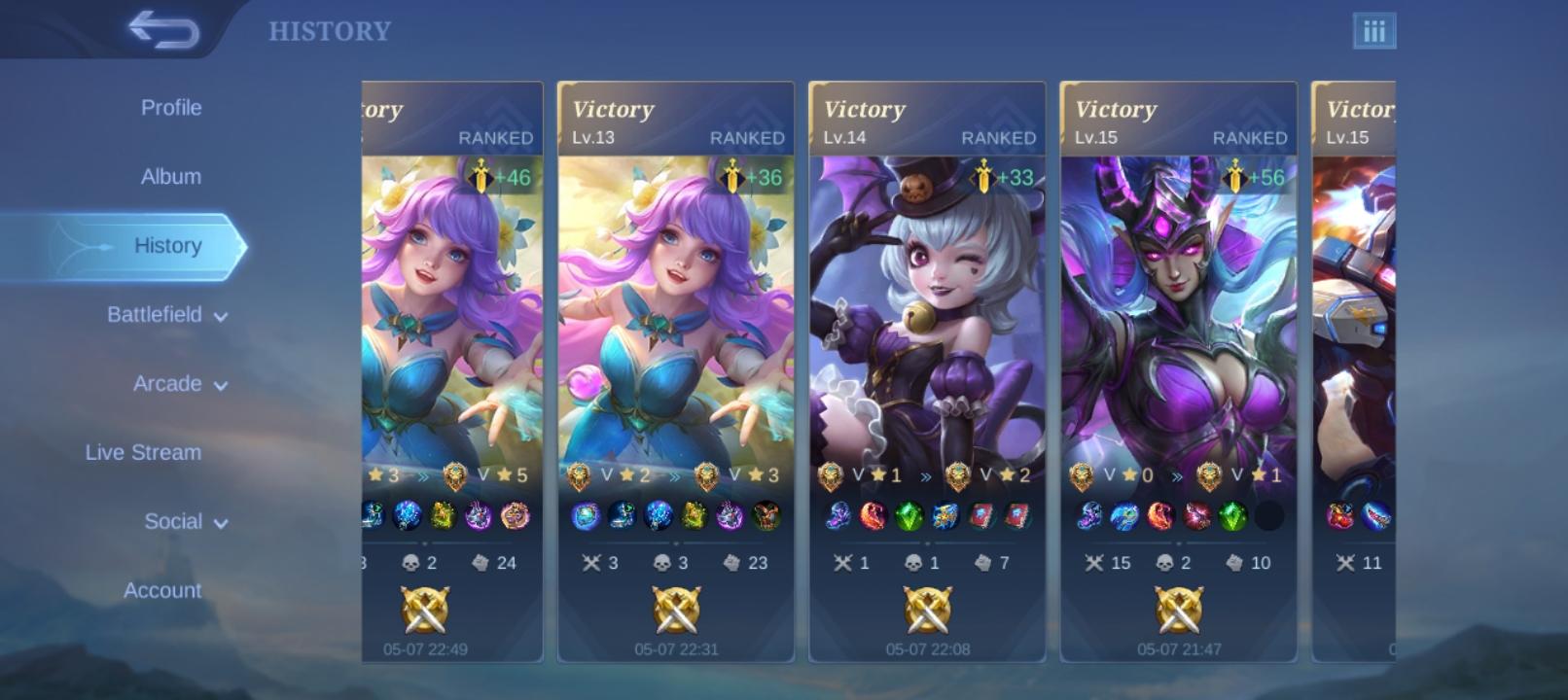Viewport: 1568px width, 700px height.
Task: Click the MVP badge on the Lv.15 Victory card
Action: click(1179, 610)
